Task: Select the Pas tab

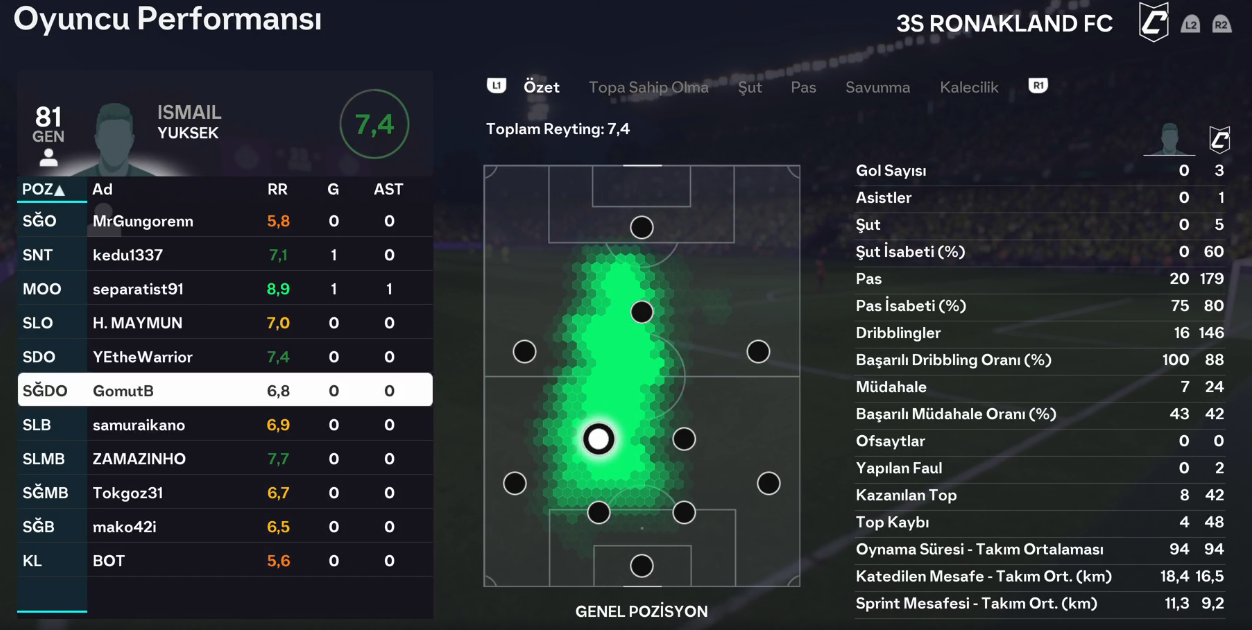Action: click(x=803, y=87)
